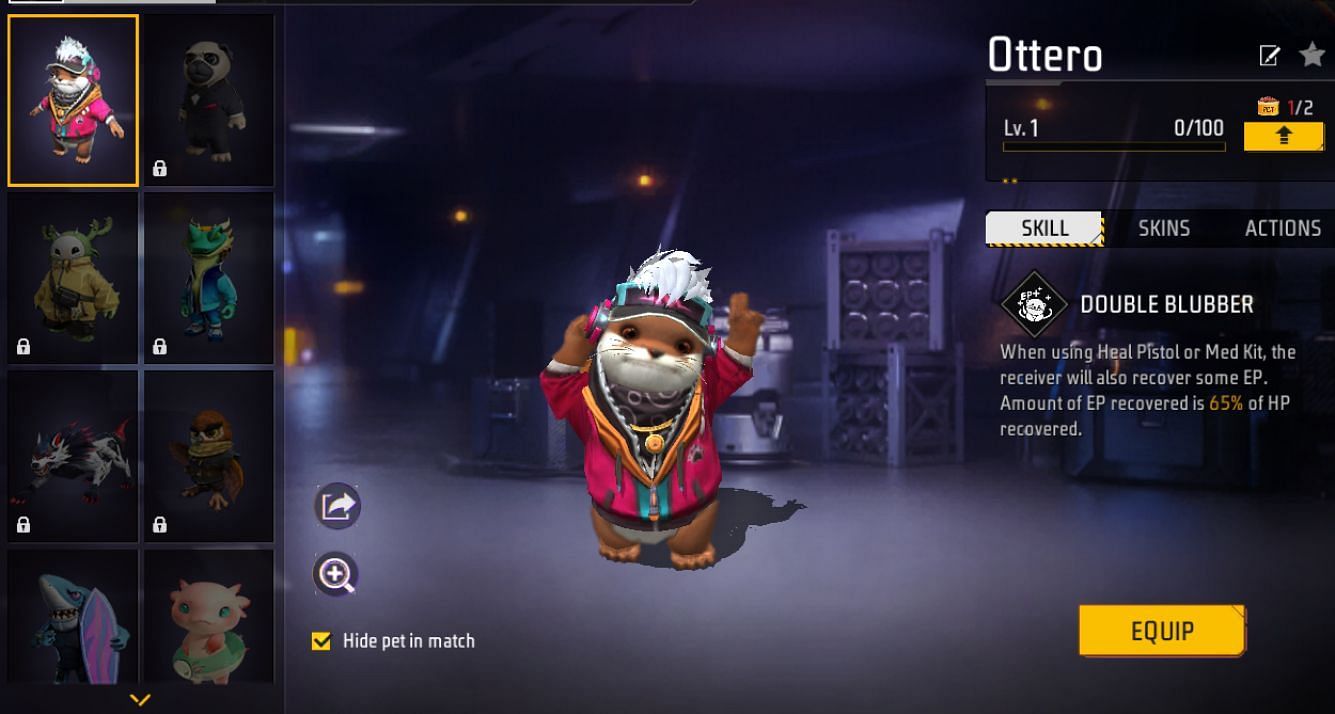Screen dimensions: 1335x714
Task: Toggle the Hide pet in match checkbox
Action: [x=321, y=641]
